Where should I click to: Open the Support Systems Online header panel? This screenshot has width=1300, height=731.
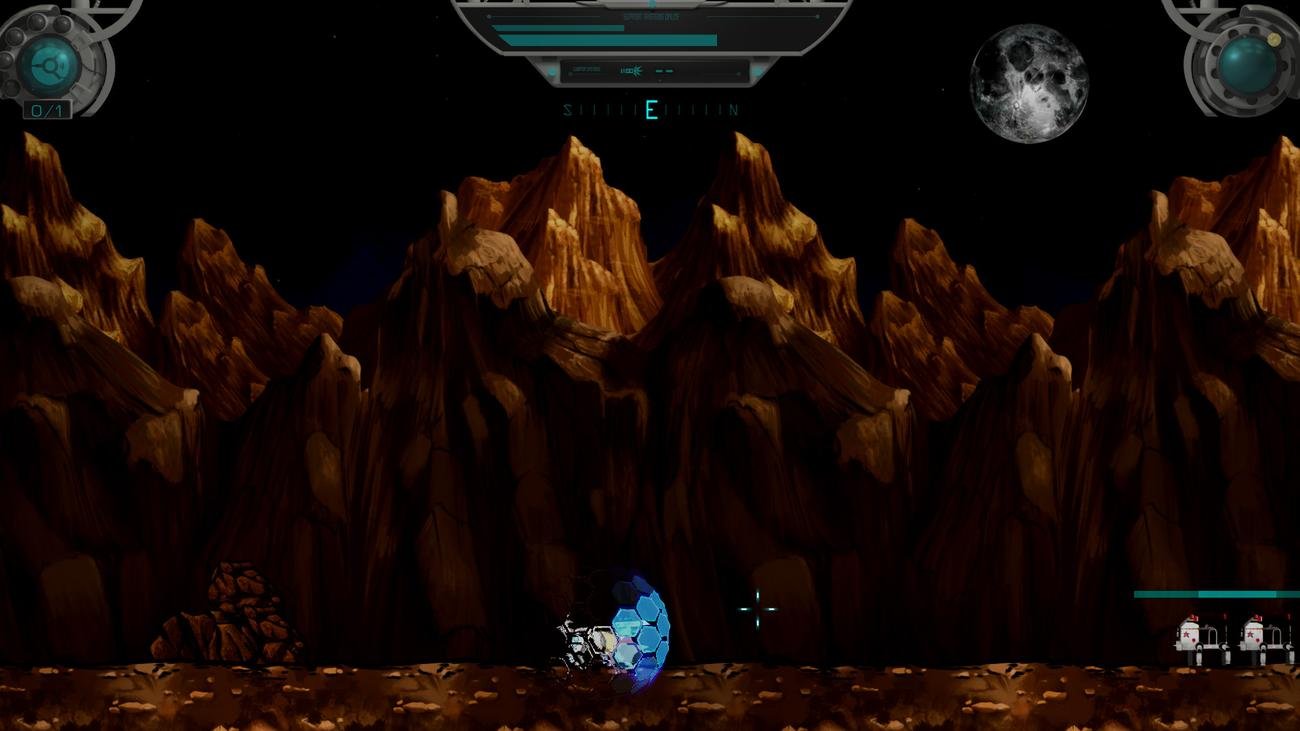(x=651, y=14)
